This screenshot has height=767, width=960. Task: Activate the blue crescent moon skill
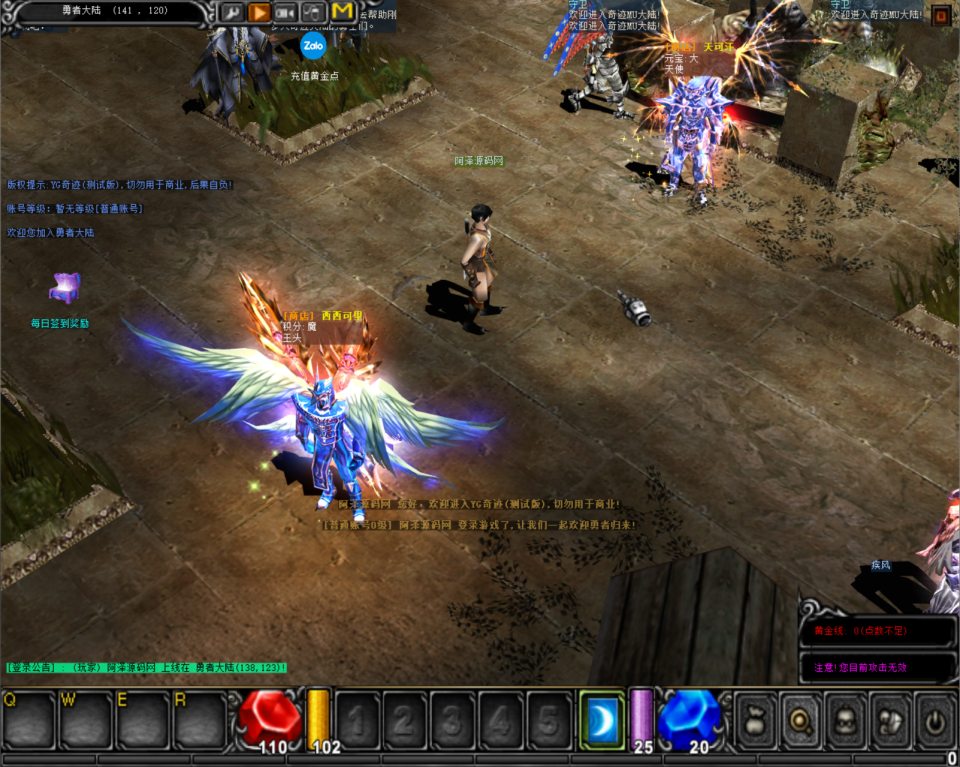click(x=602, y=719)
